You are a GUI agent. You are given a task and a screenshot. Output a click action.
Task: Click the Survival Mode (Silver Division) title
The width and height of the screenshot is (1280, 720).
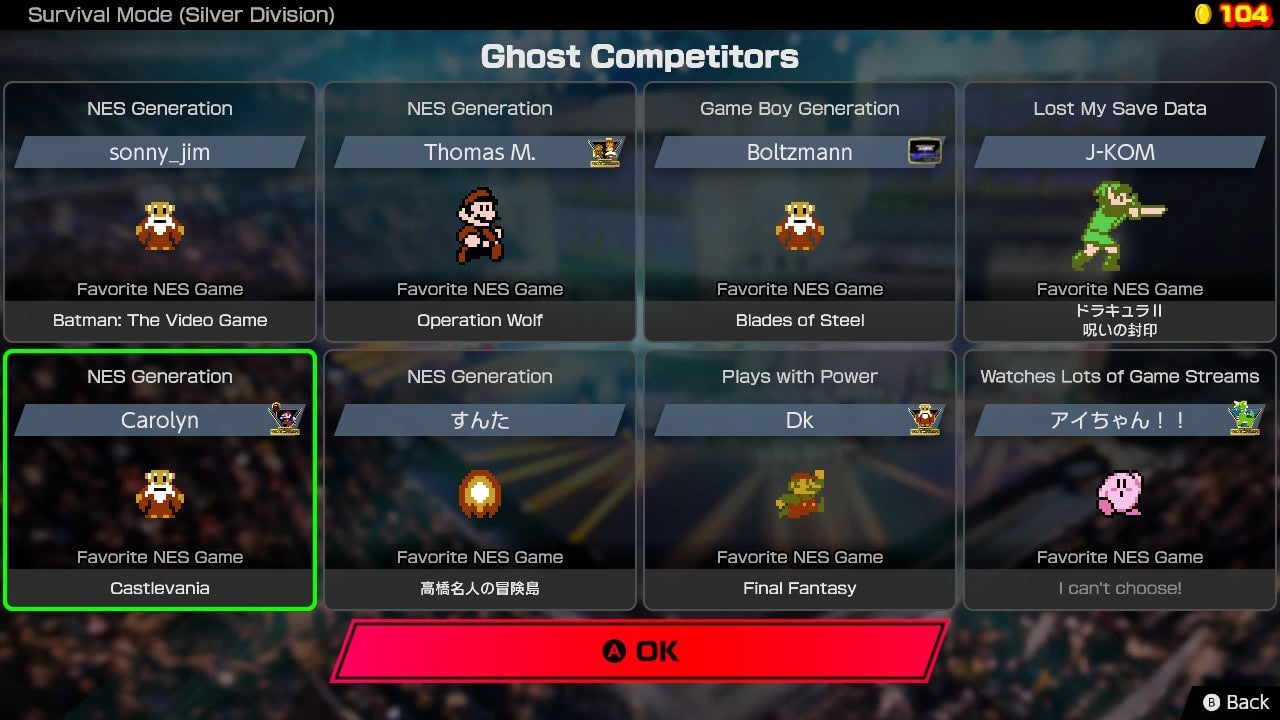tap(180, 15)
